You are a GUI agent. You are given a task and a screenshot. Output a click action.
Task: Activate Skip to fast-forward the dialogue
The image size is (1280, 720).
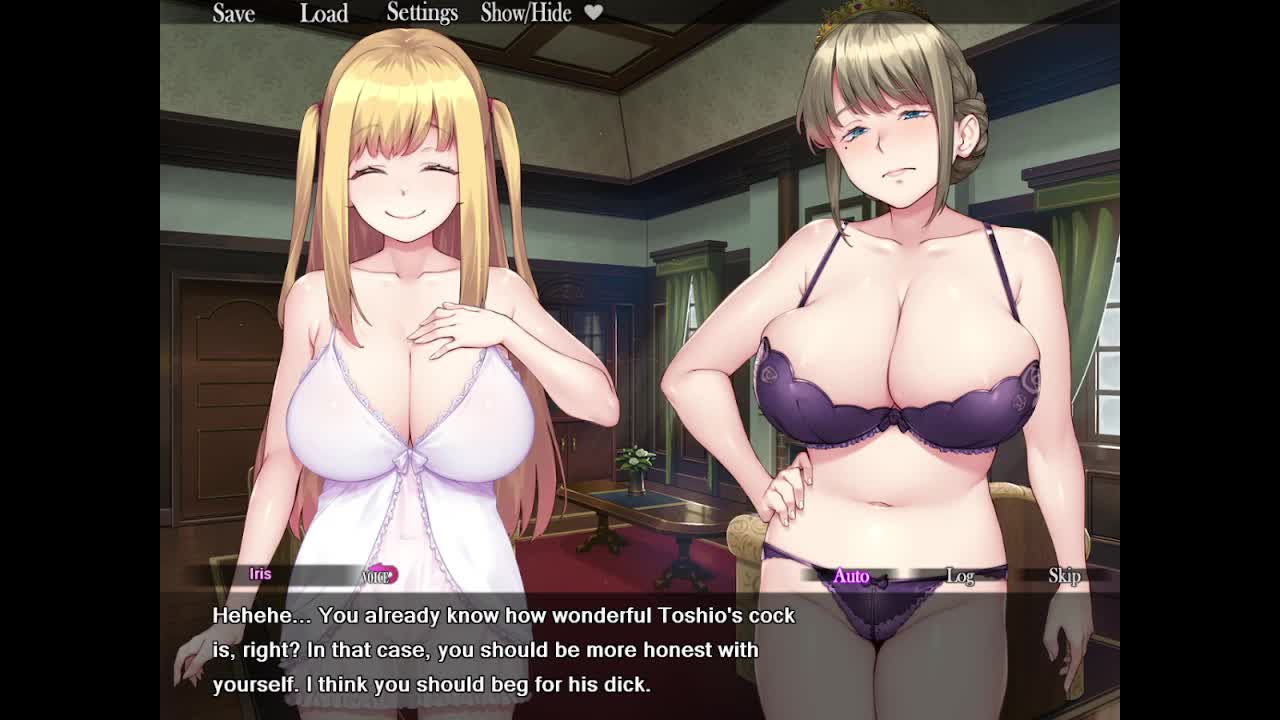(x=1064, y=576)
